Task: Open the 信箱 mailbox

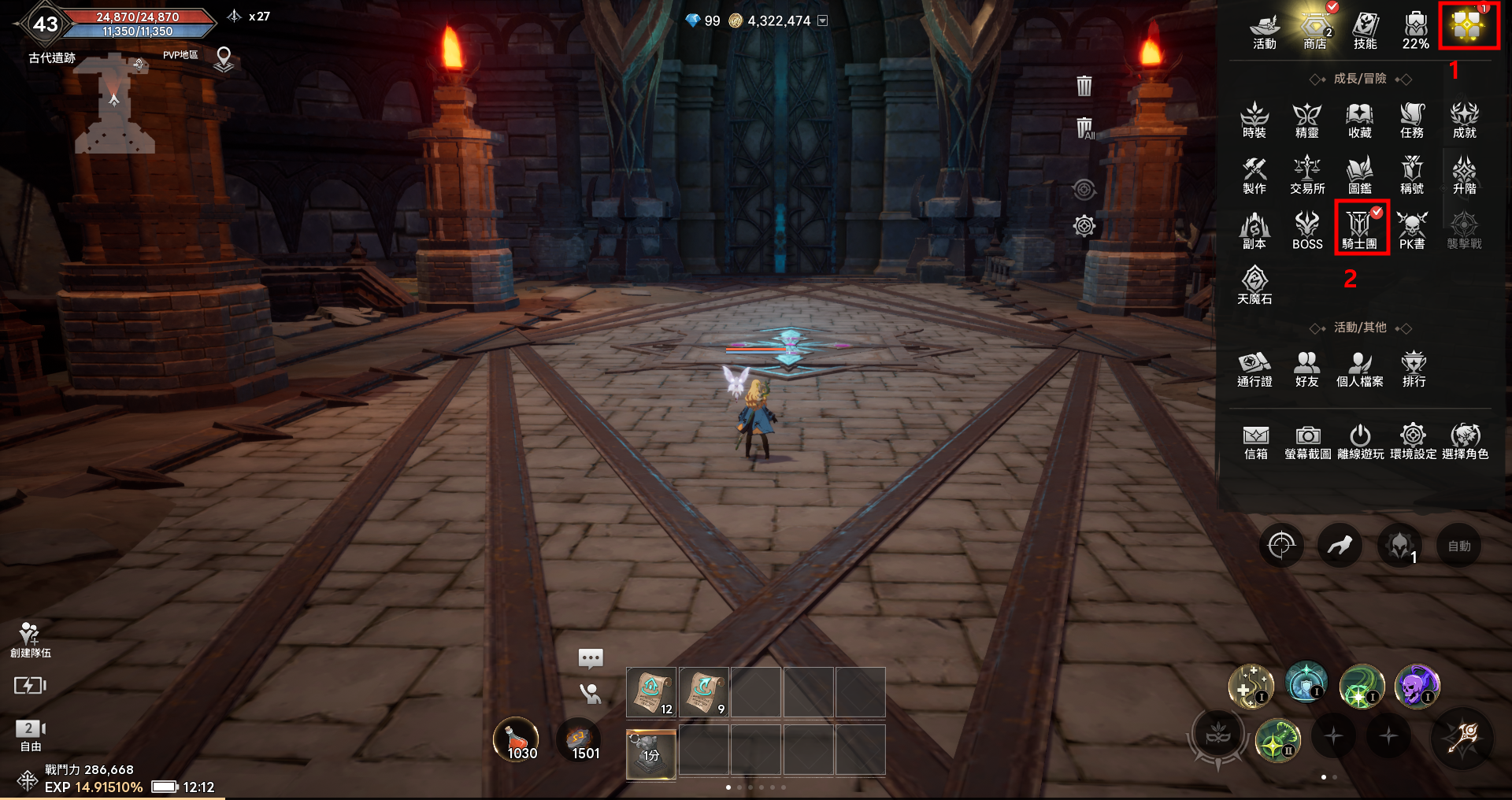Action: tap(1255, 441)
